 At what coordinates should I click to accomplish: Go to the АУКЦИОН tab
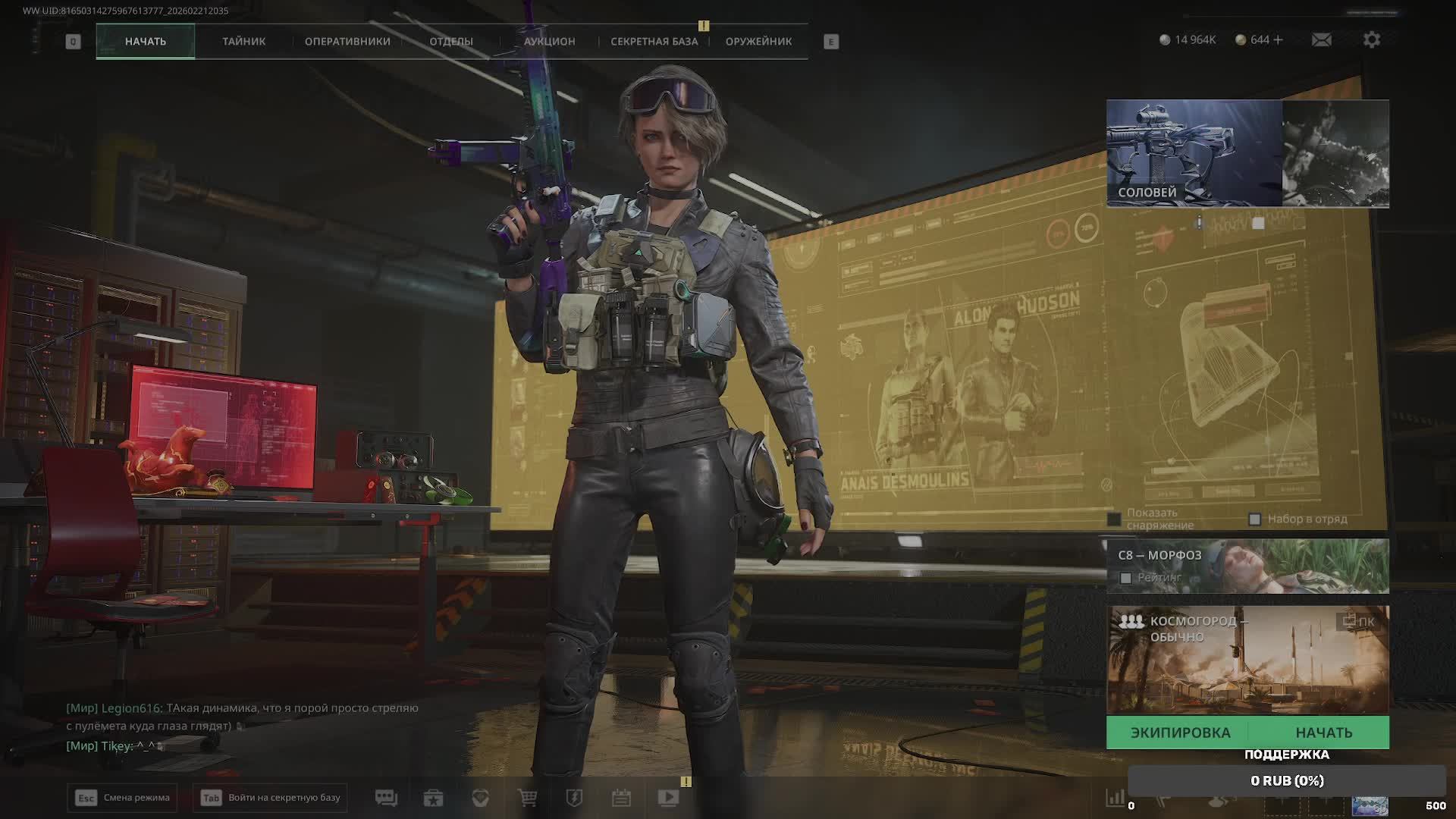[549, 41]
